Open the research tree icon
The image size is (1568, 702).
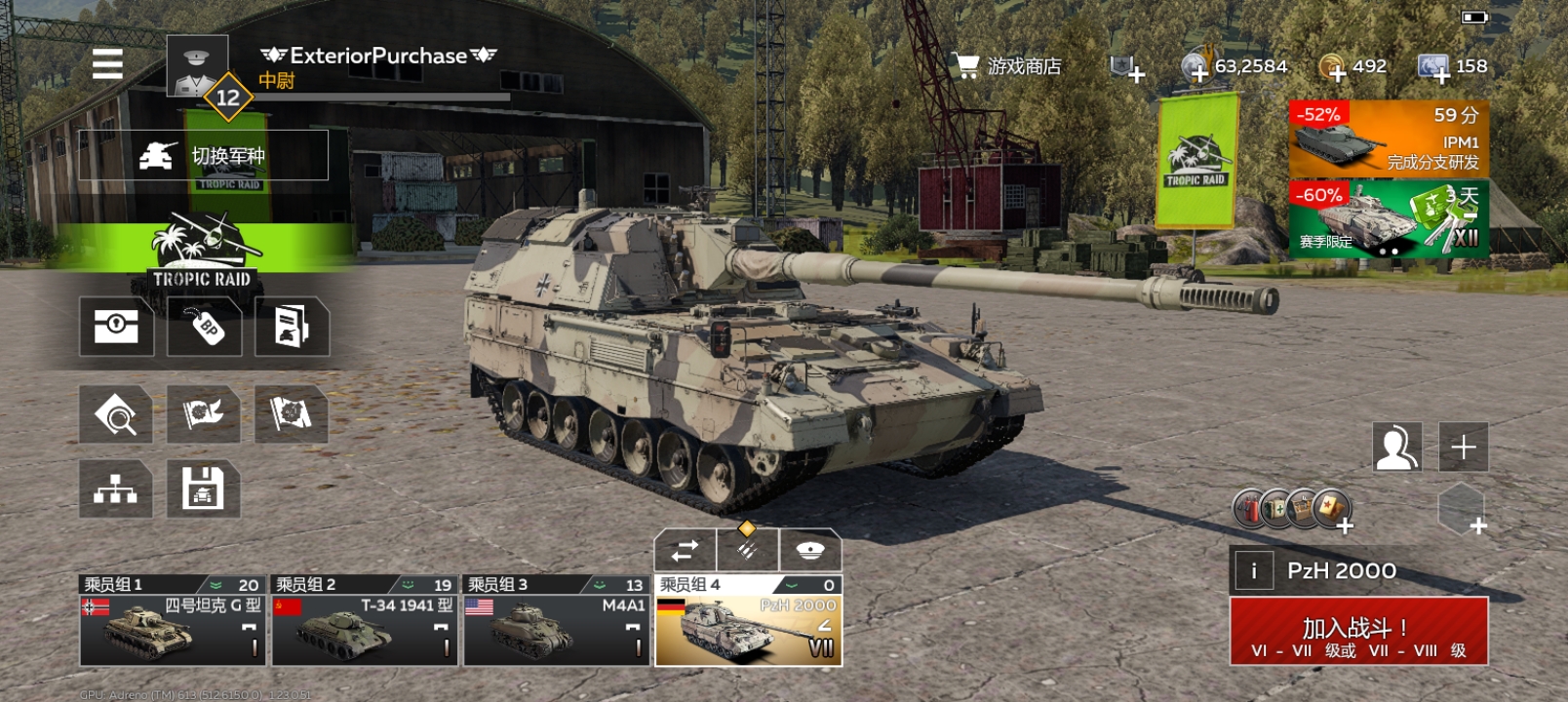click(x=116, y=489)
